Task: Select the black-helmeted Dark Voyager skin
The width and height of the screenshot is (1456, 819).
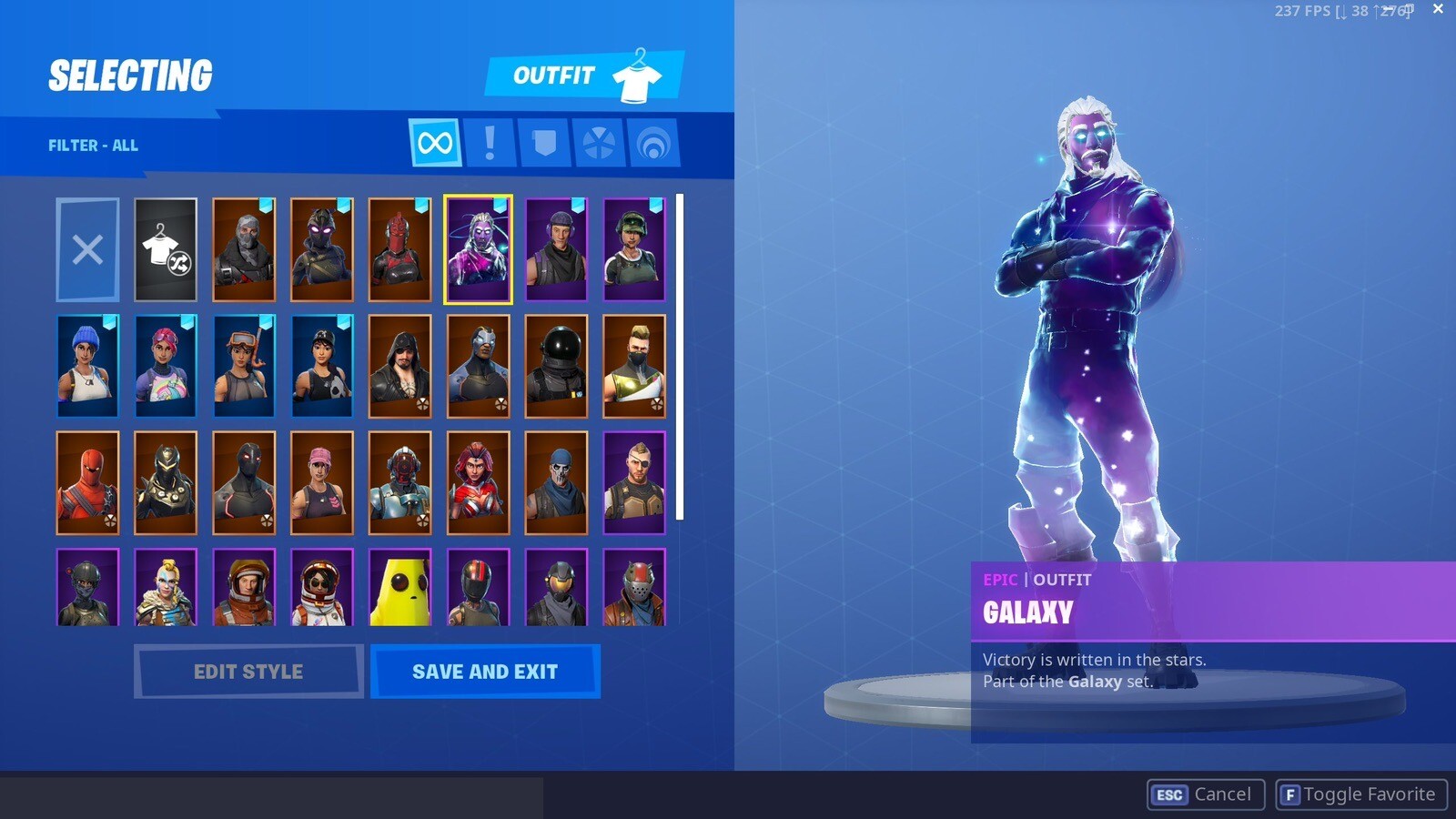Action: click(x=557, y=366)
